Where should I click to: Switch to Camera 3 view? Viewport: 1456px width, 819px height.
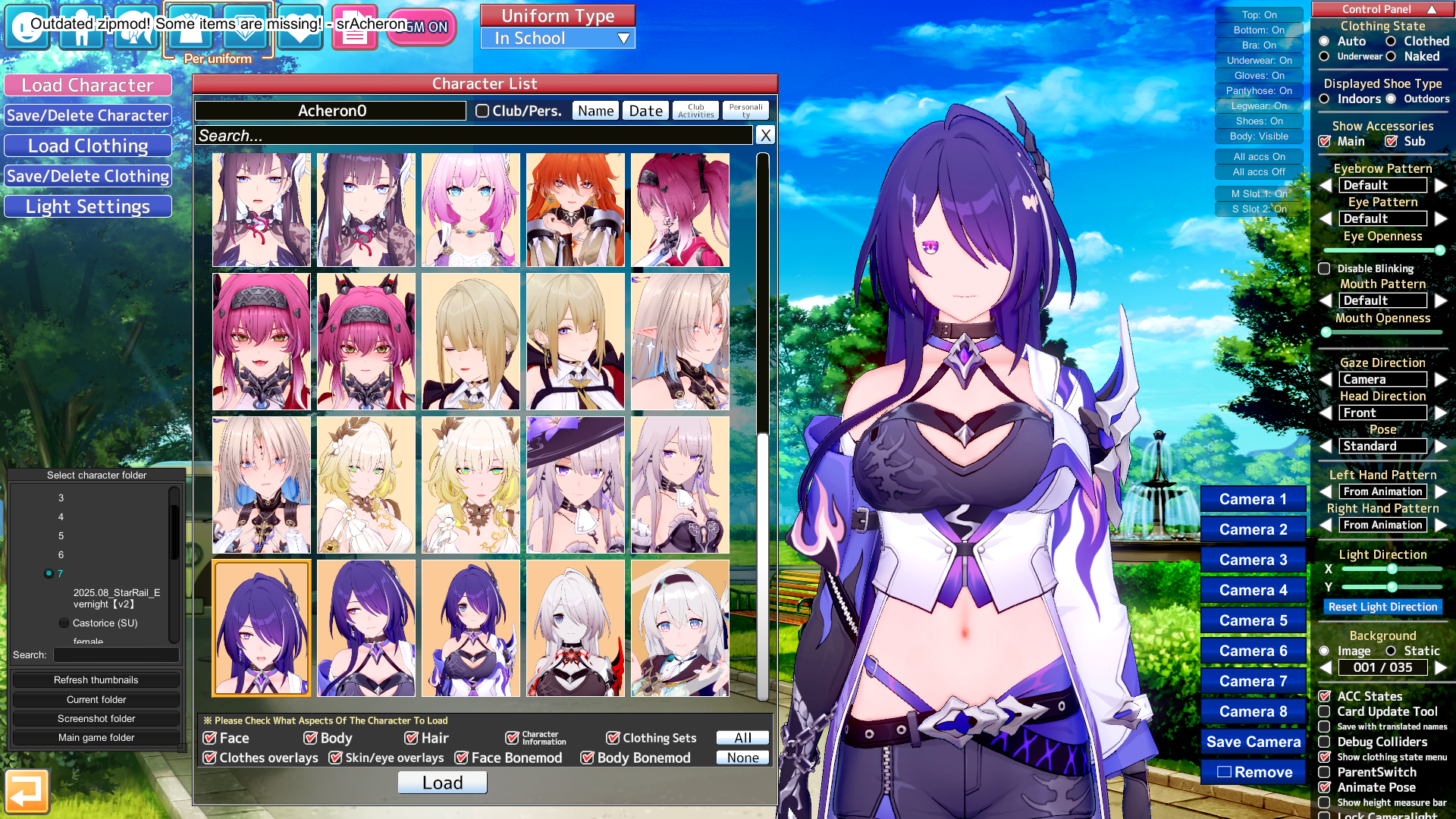pyautogui.click(x=1253, y=560)
